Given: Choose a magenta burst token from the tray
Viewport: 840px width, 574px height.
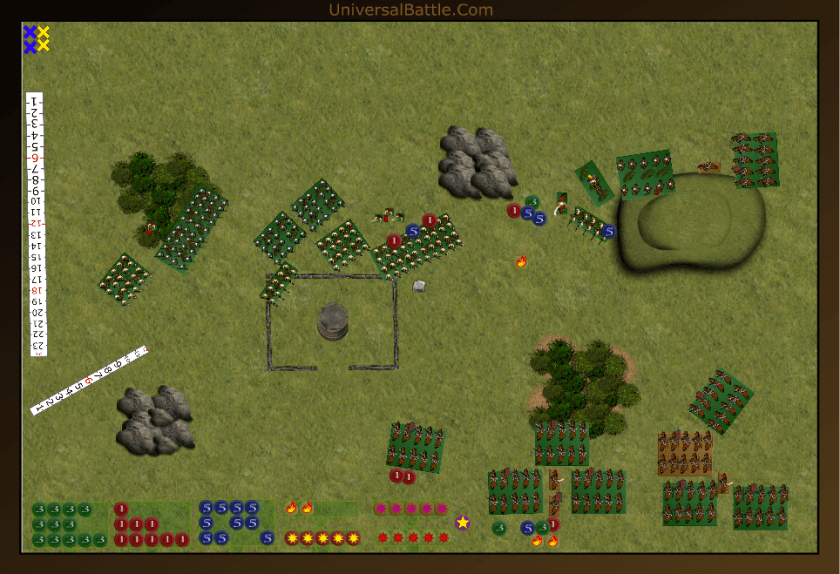Looking at the screenshot, I should 411,508.
